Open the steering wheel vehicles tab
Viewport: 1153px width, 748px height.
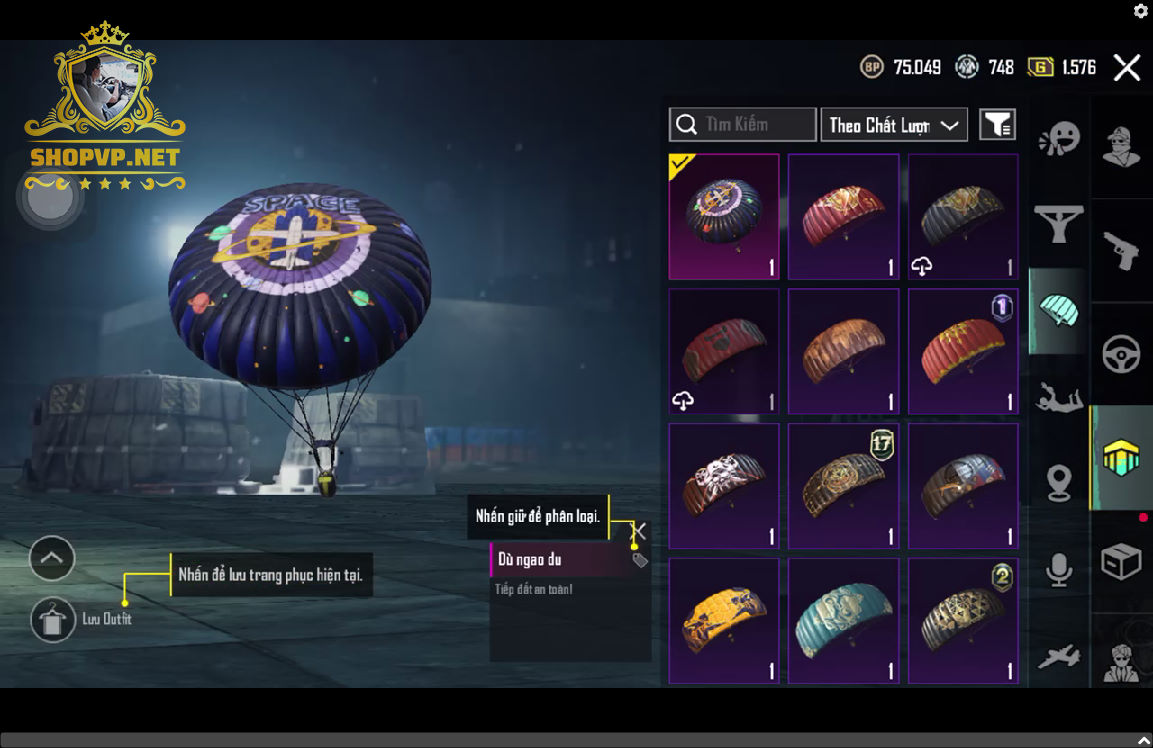pos(1121,354)
